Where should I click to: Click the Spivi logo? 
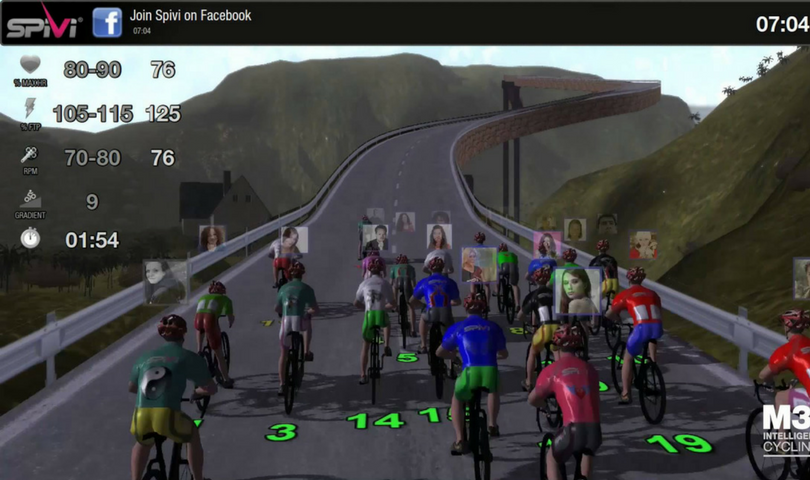click(x=42, y=22)
